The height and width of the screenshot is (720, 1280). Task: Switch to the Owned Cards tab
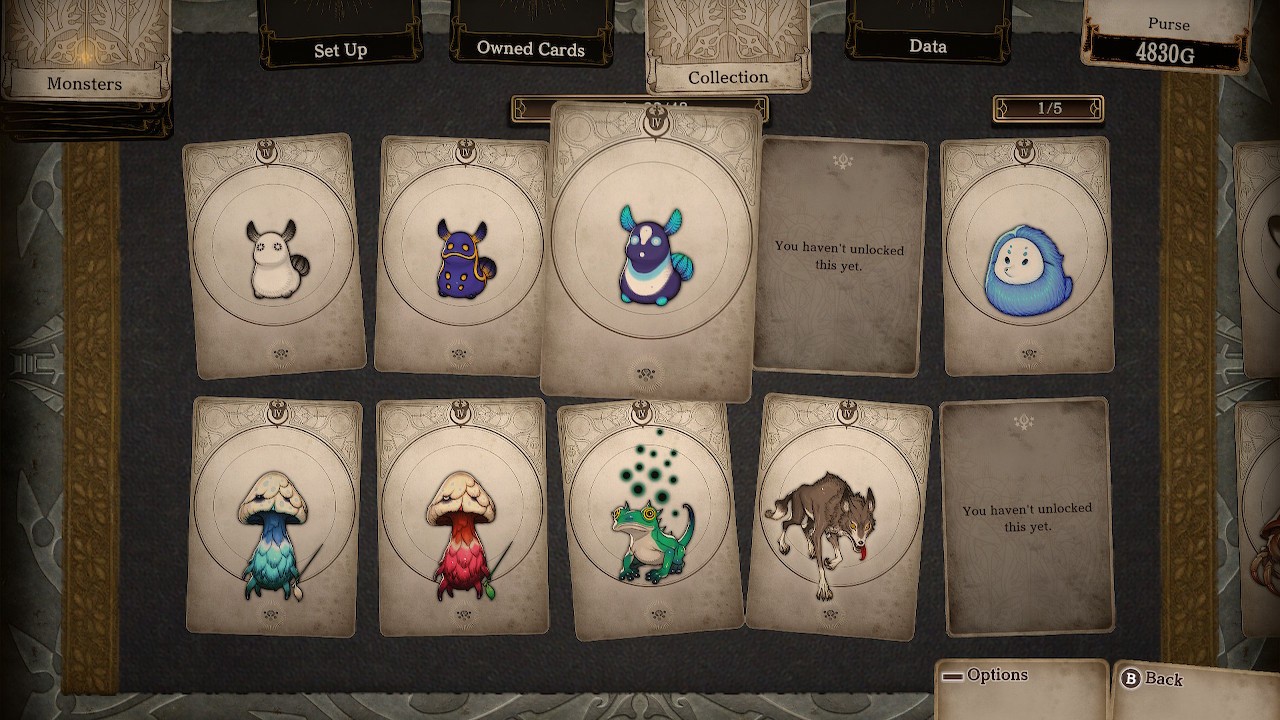pos(530,46)
